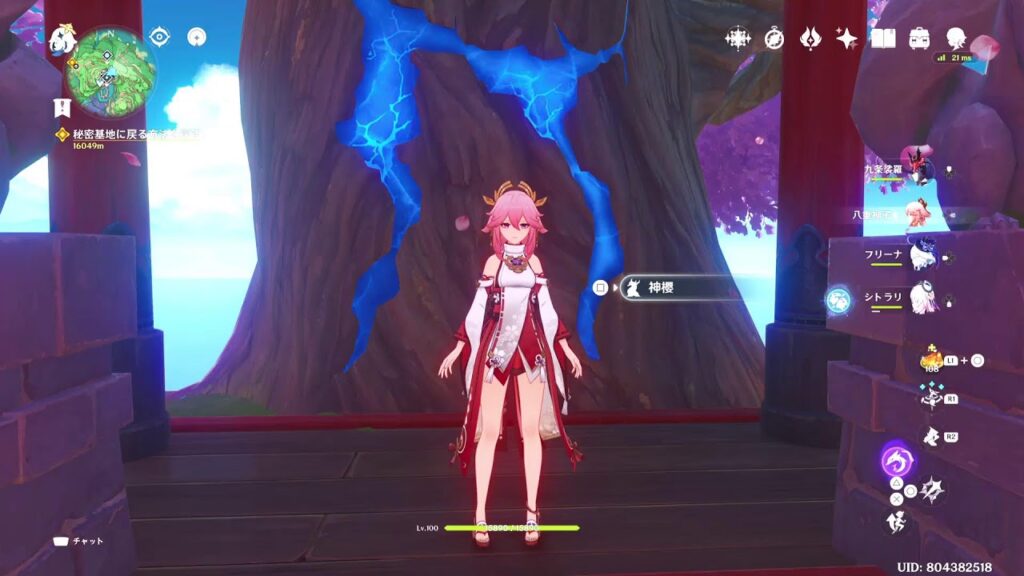Open the circular minimap
Screen dimensions: 1024x576
tap(110, 71)
